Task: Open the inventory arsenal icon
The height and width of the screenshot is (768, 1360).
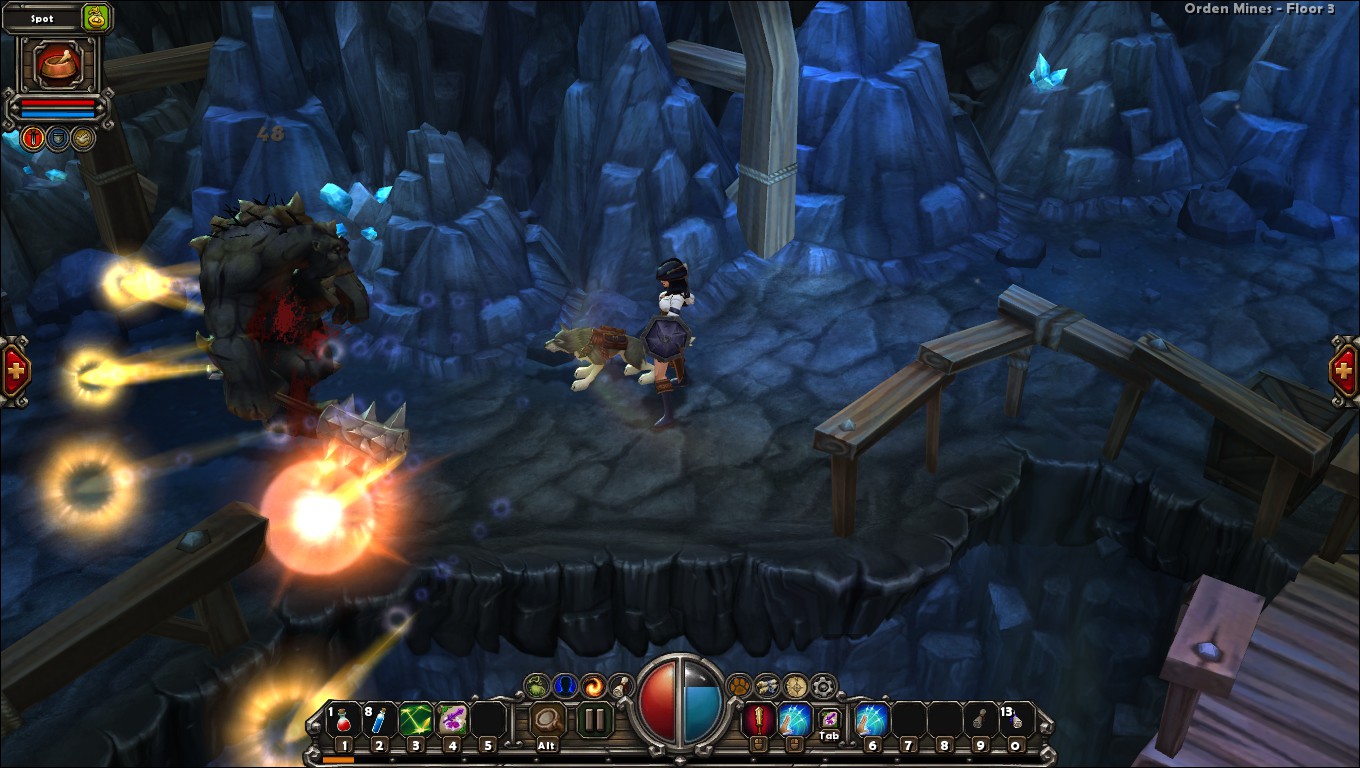Action: pos(770,685)
